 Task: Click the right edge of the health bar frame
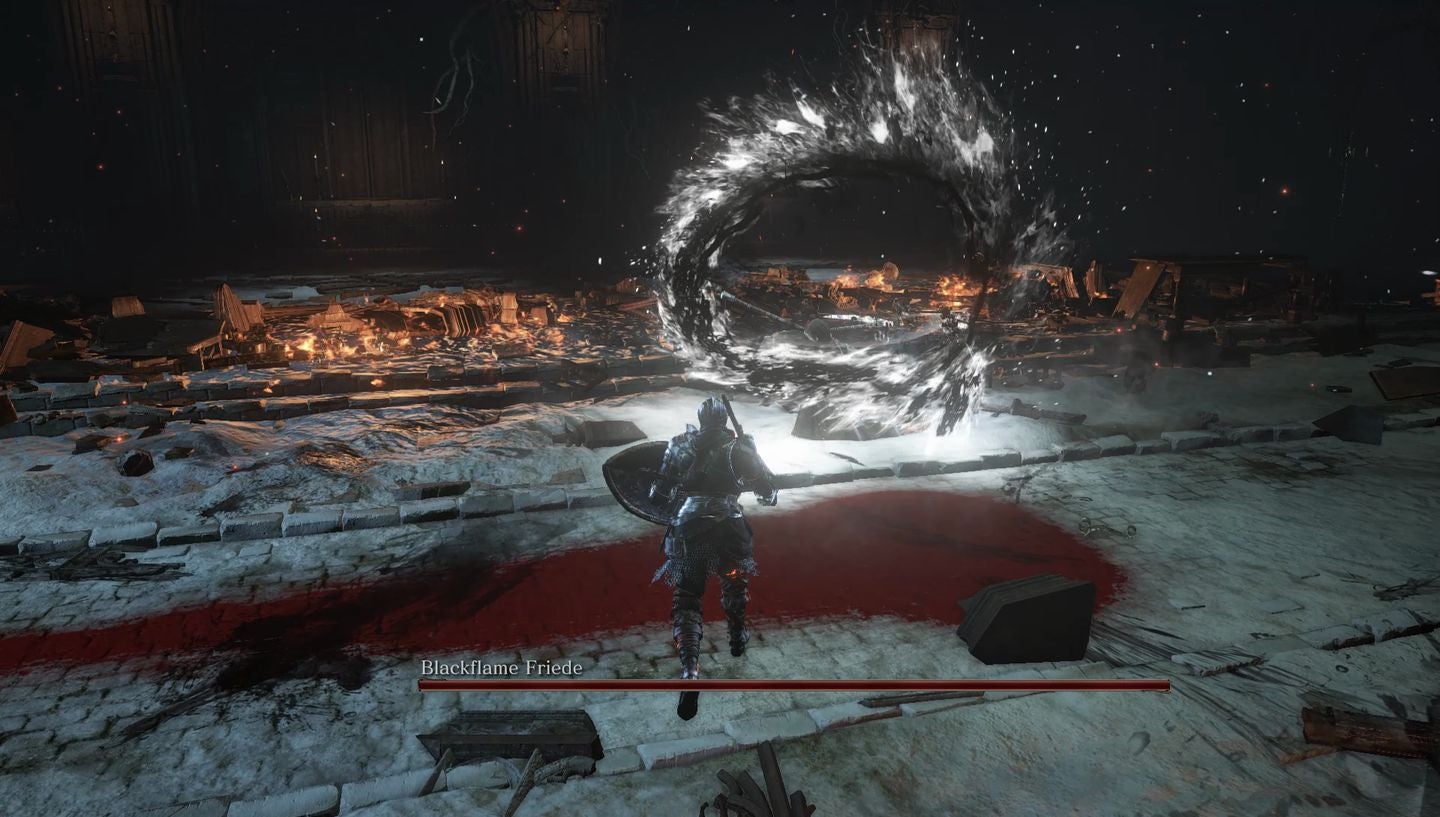(x=1167, y=685)
